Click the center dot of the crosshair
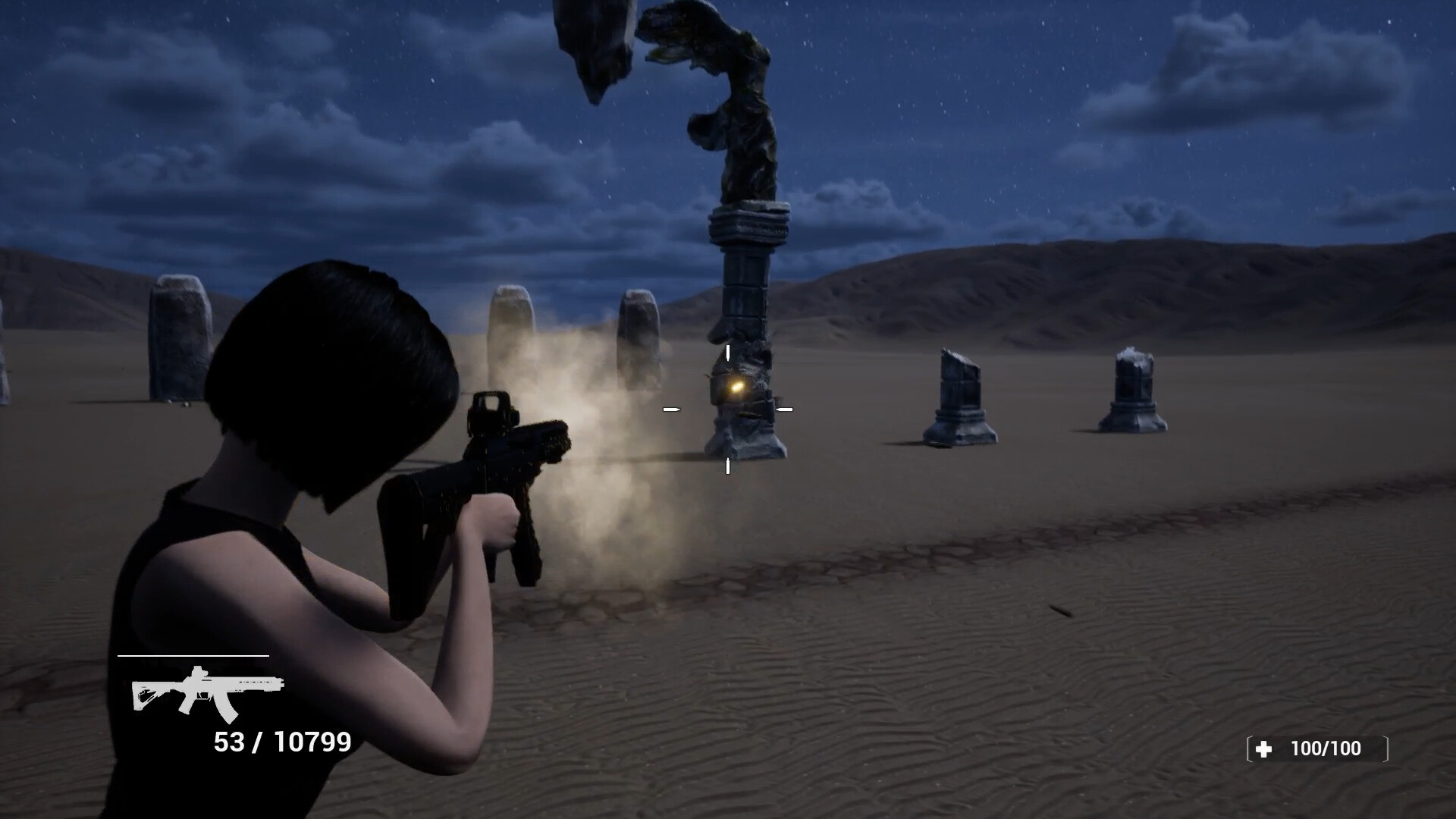 point(728,408)
